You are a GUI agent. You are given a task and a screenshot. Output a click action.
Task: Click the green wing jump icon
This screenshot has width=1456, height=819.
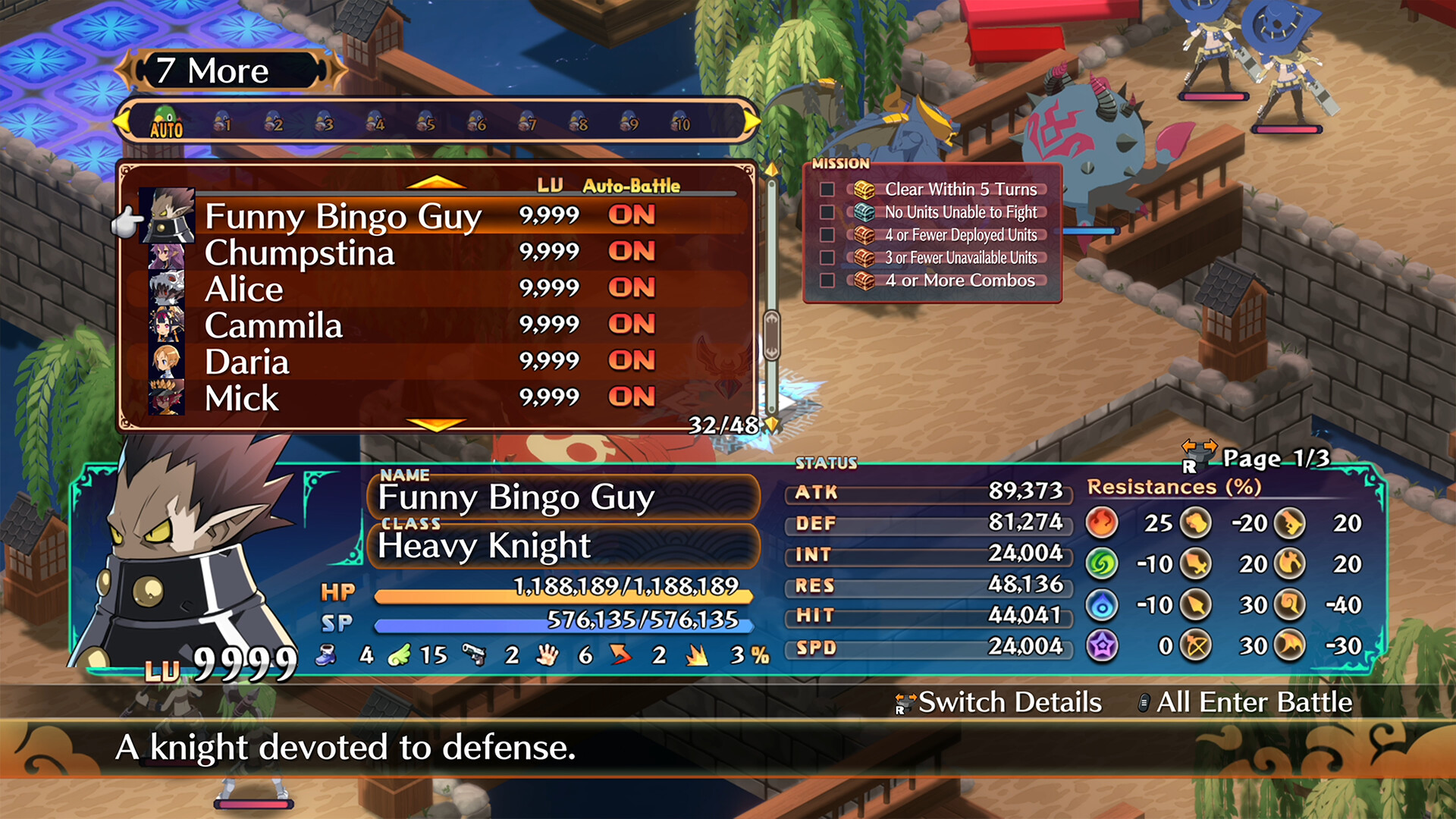coord(400,655)
